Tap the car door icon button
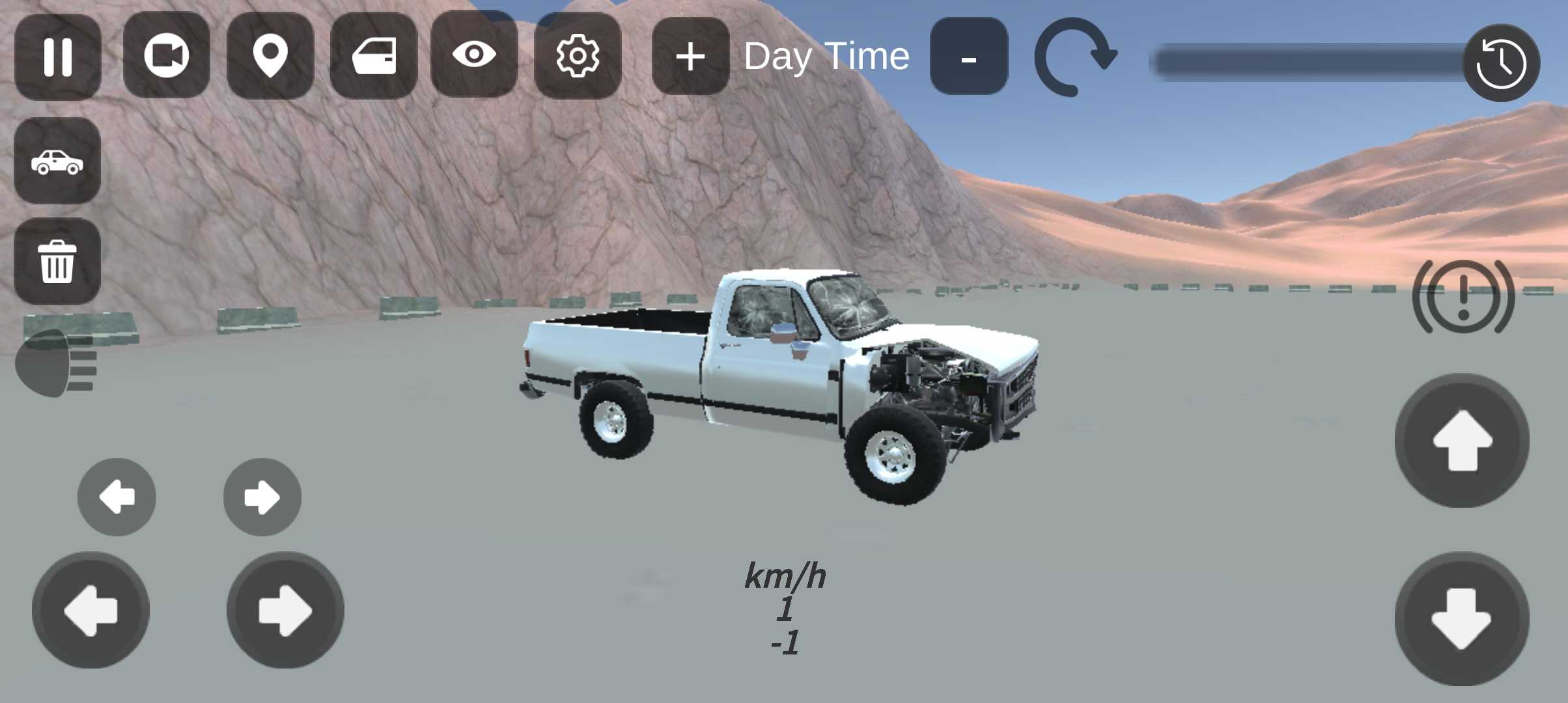The width and height of the screenshot is (1568, 703). 374,56
